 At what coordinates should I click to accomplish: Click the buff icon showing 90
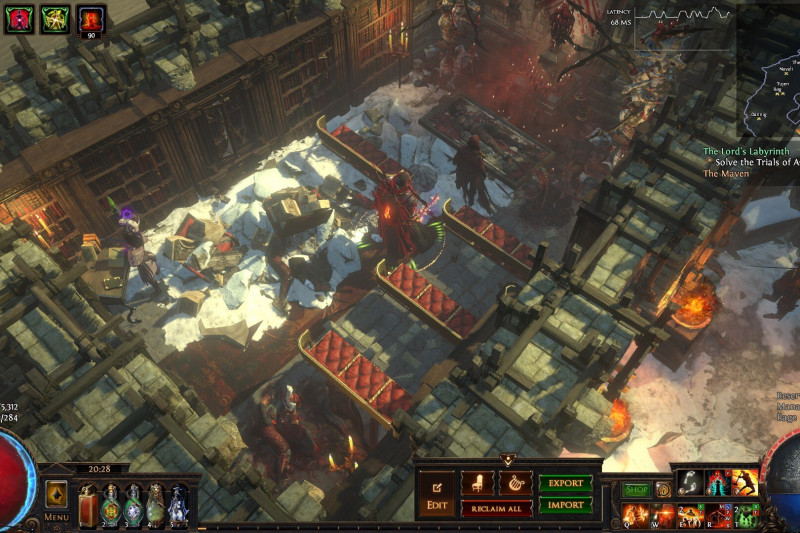[x=92, y=19]
